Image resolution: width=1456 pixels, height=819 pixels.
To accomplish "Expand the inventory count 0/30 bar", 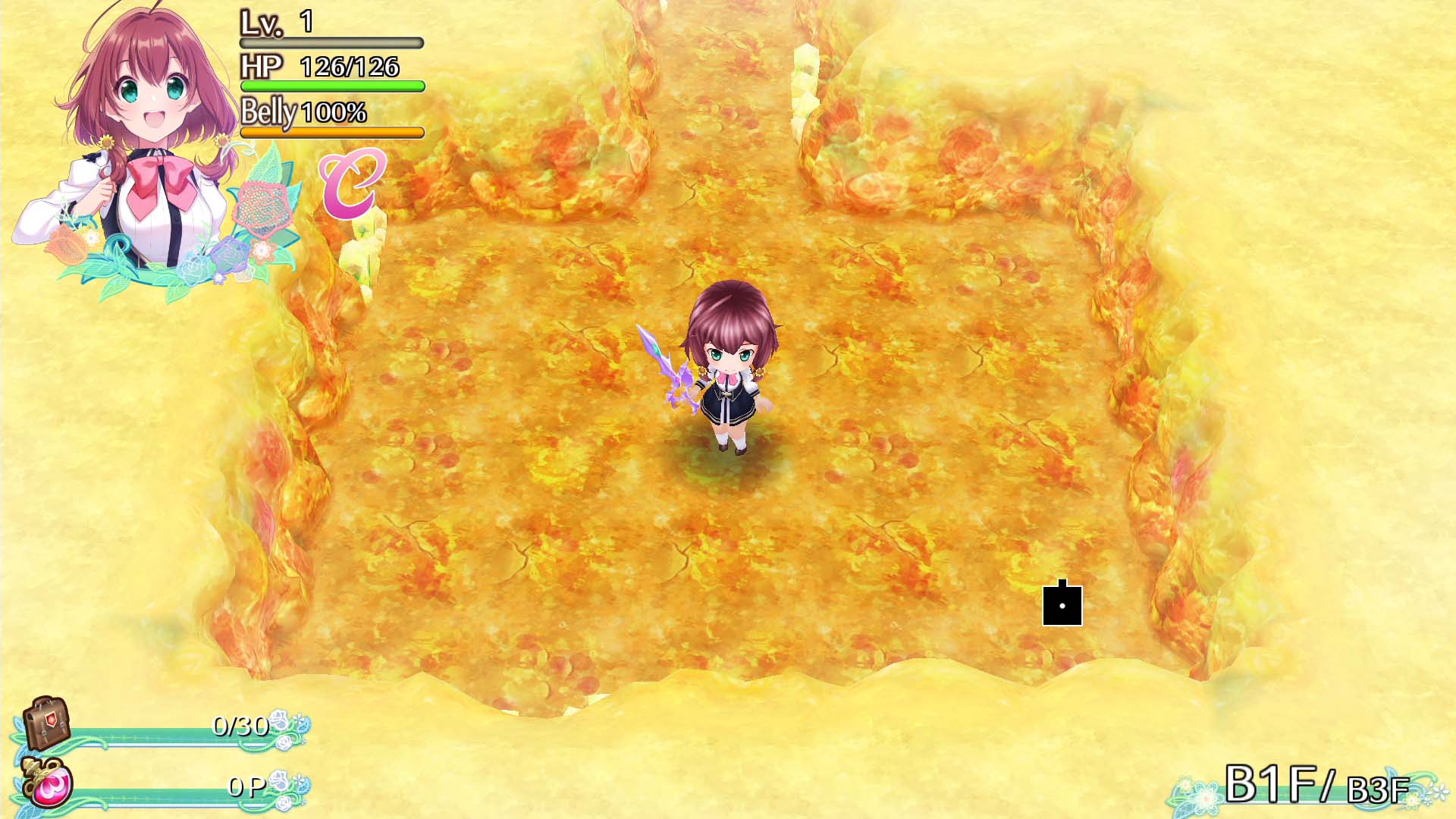I will [x=239, y=726].
